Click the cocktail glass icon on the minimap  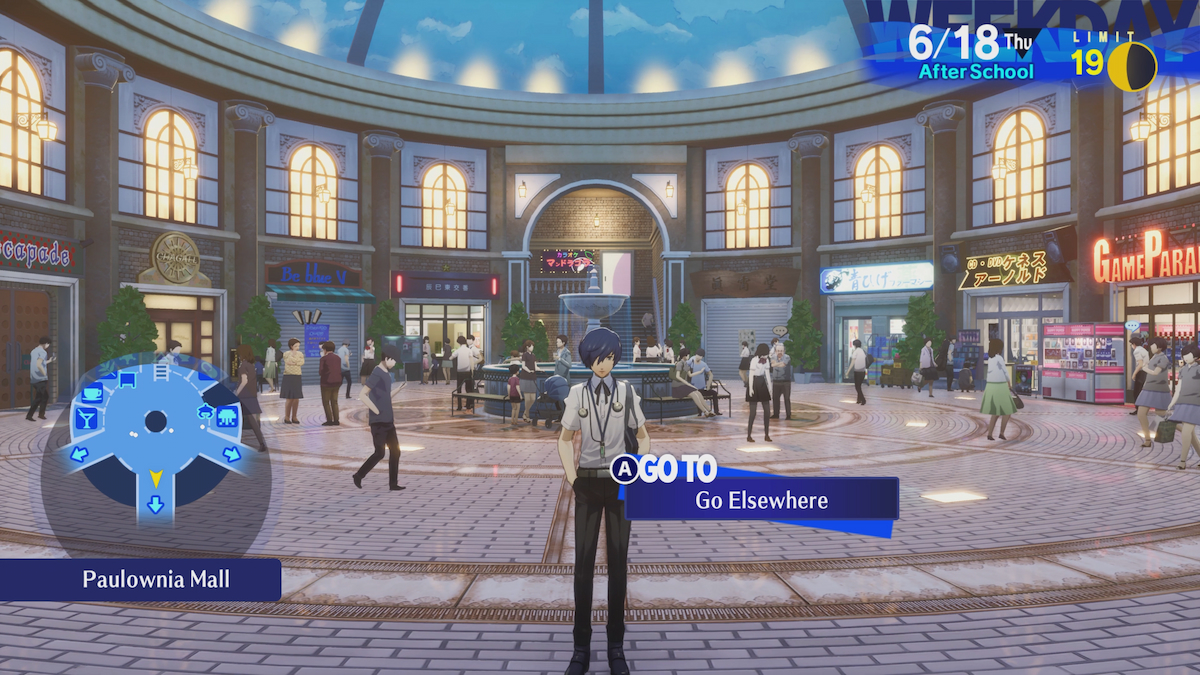[86, 418]
